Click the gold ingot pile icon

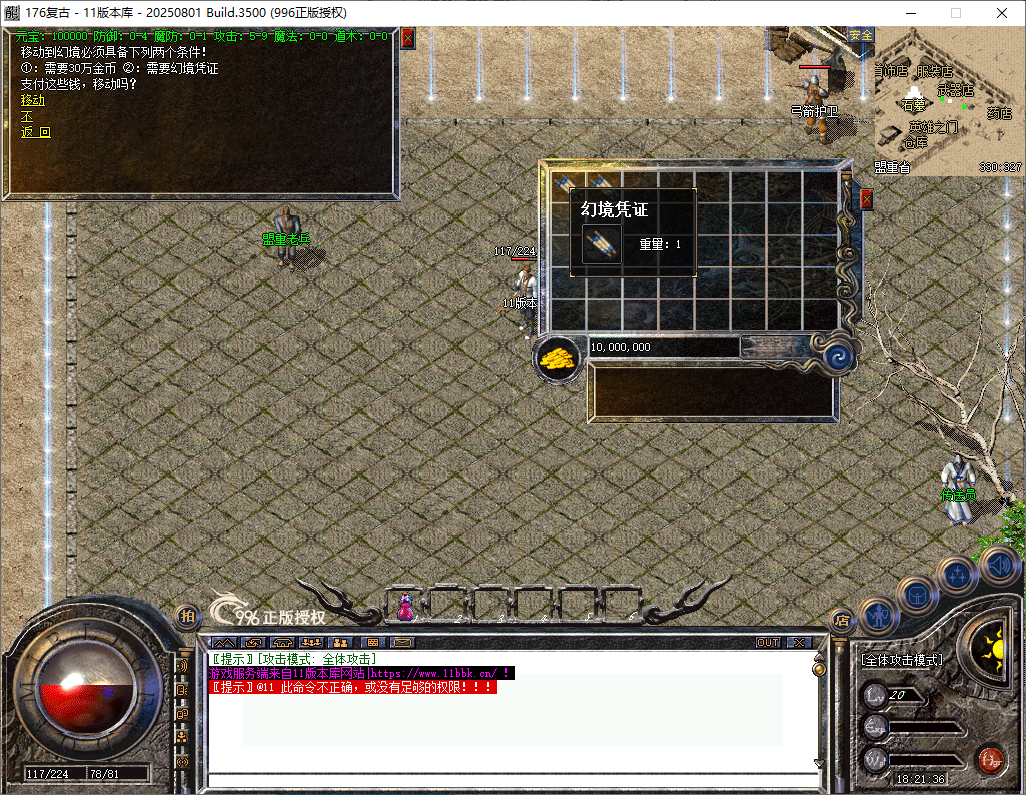click(x=558, y=358)
